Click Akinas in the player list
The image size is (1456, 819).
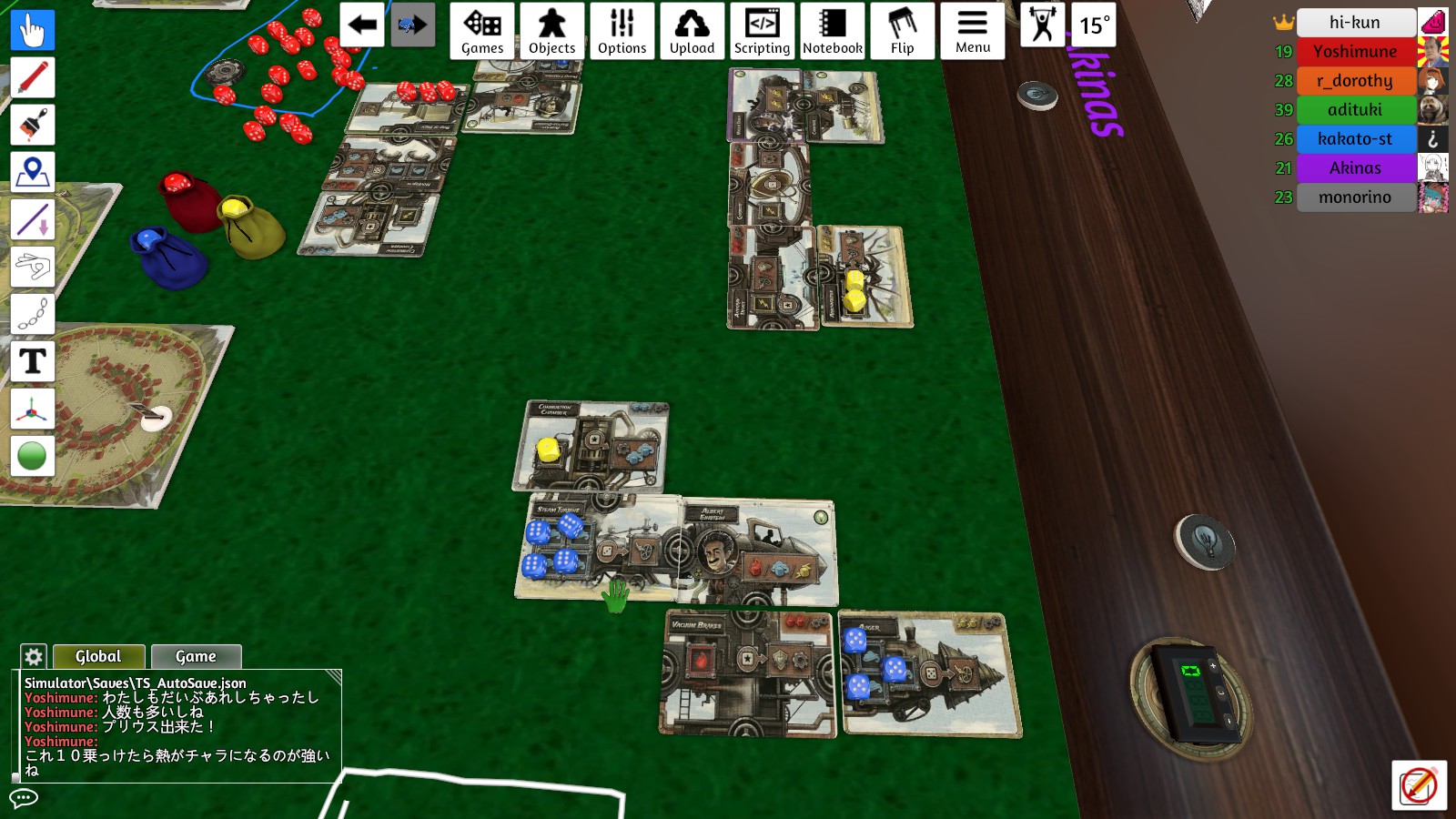coord(1355,167)
